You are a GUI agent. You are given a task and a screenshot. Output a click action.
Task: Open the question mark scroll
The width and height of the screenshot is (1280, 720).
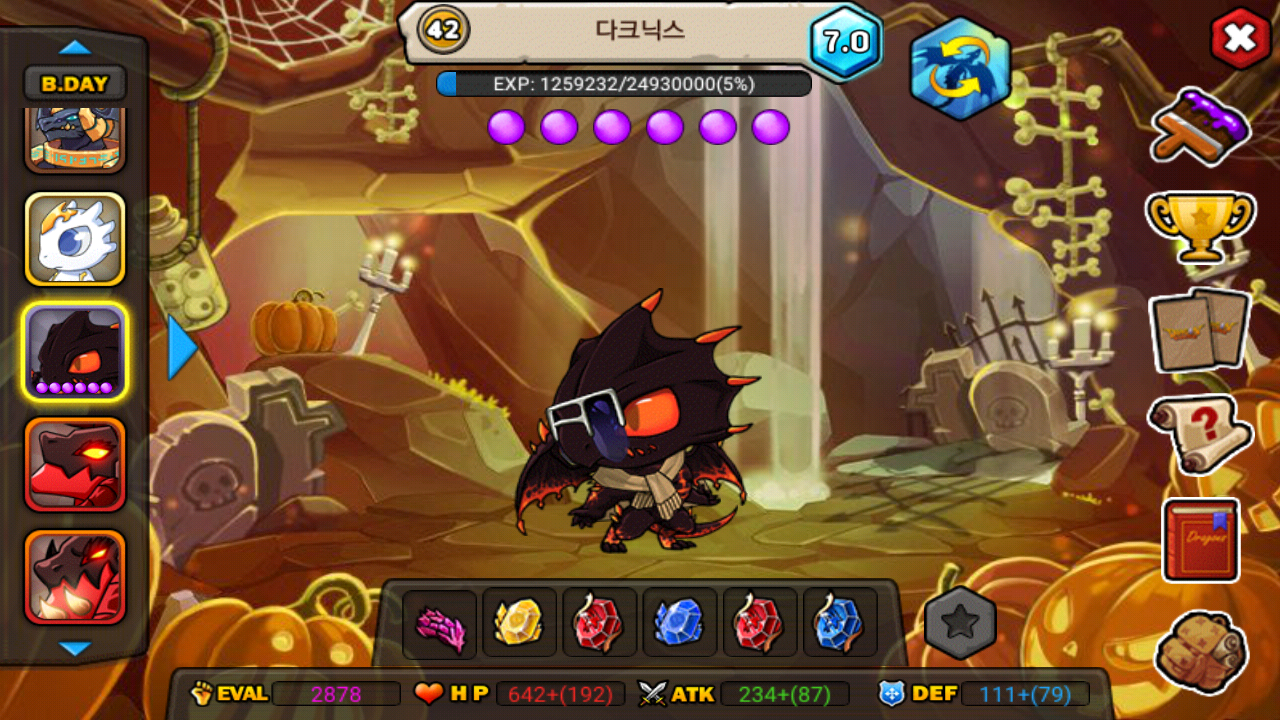1200,434
